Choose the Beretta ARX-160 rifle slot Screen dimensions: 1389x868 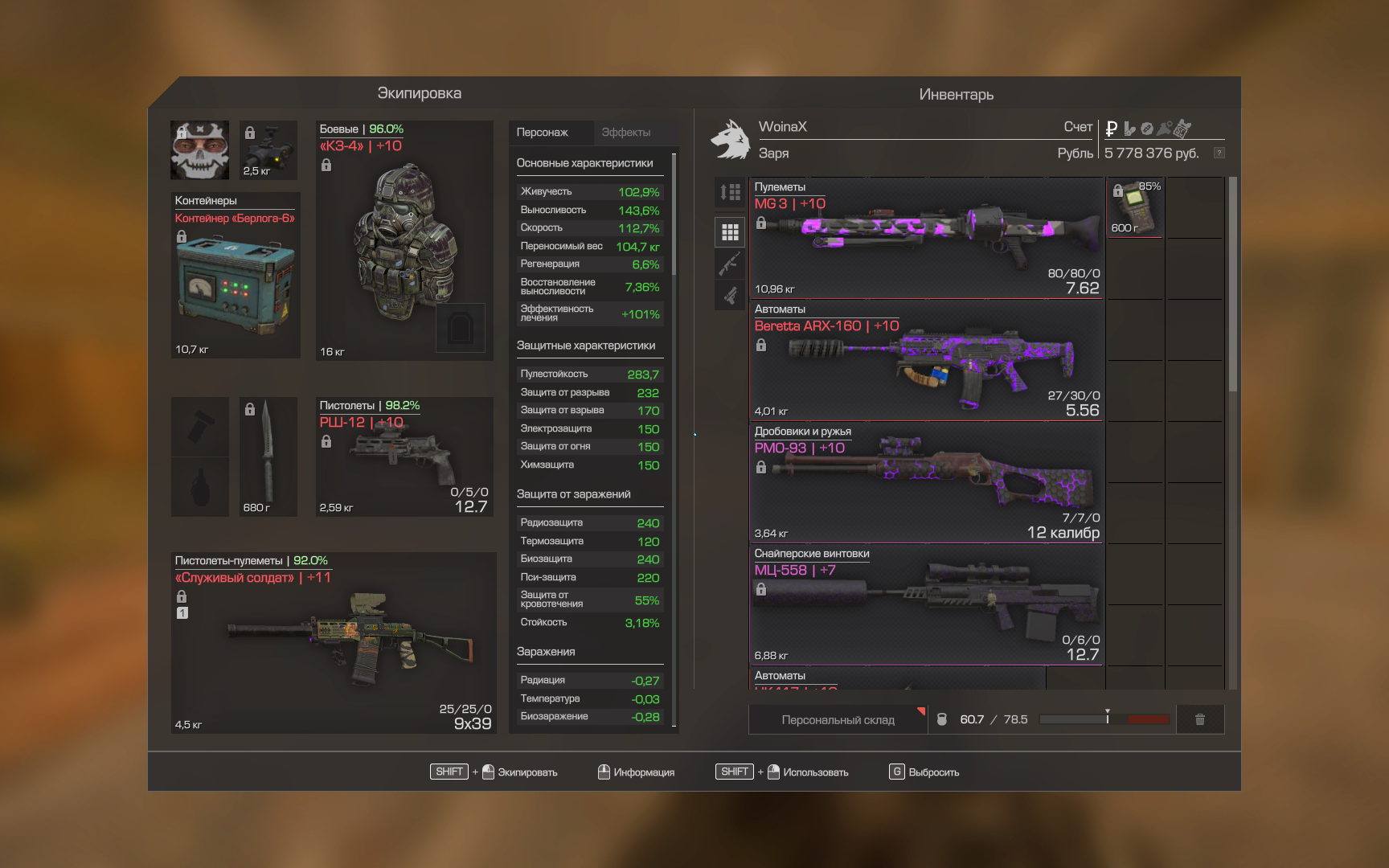pos(926,361)
